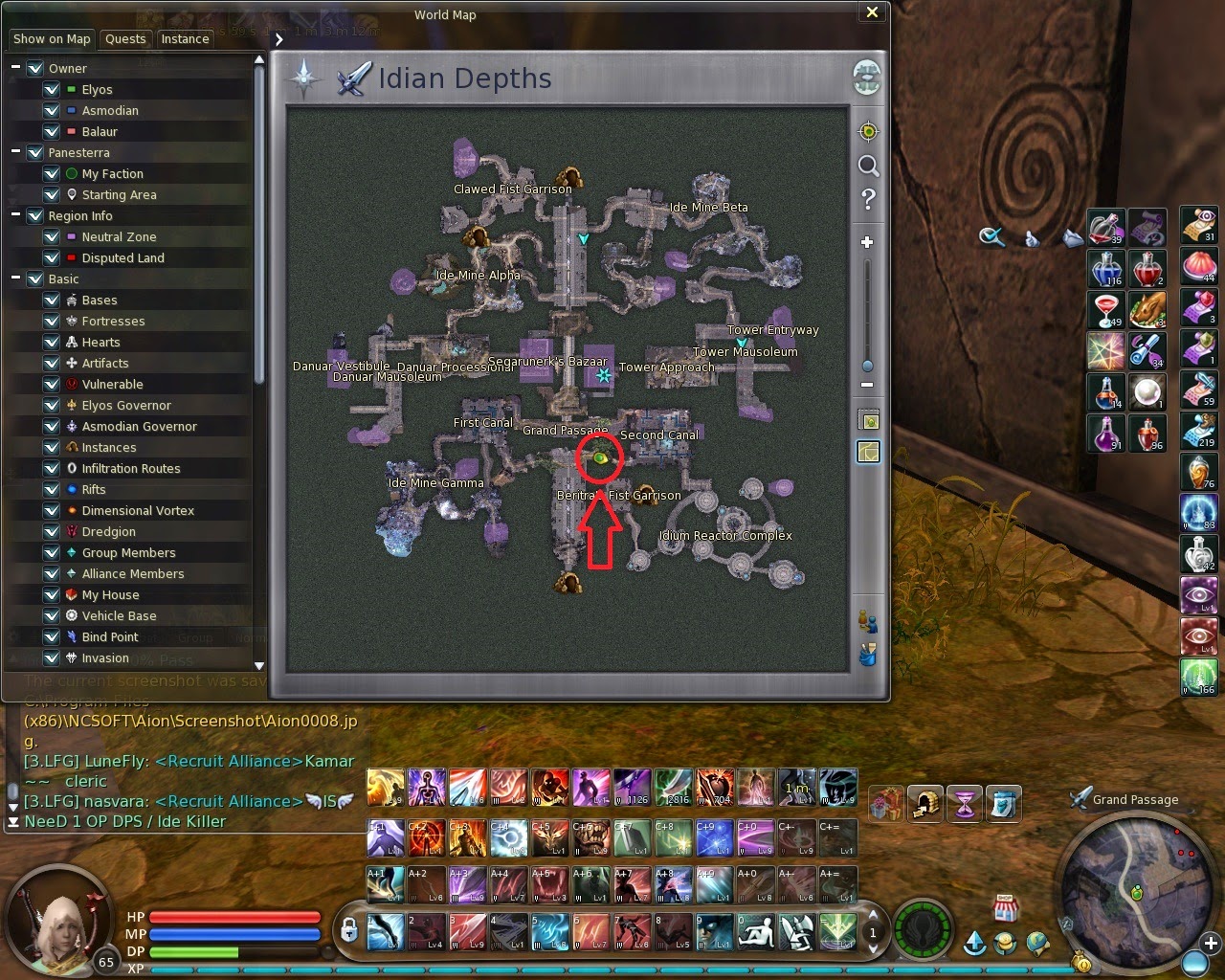Click the mailbox icon above the quickbar
The width and height of the screenshot is (1225, 980).
pyautogui.click(x=924, y=804)
